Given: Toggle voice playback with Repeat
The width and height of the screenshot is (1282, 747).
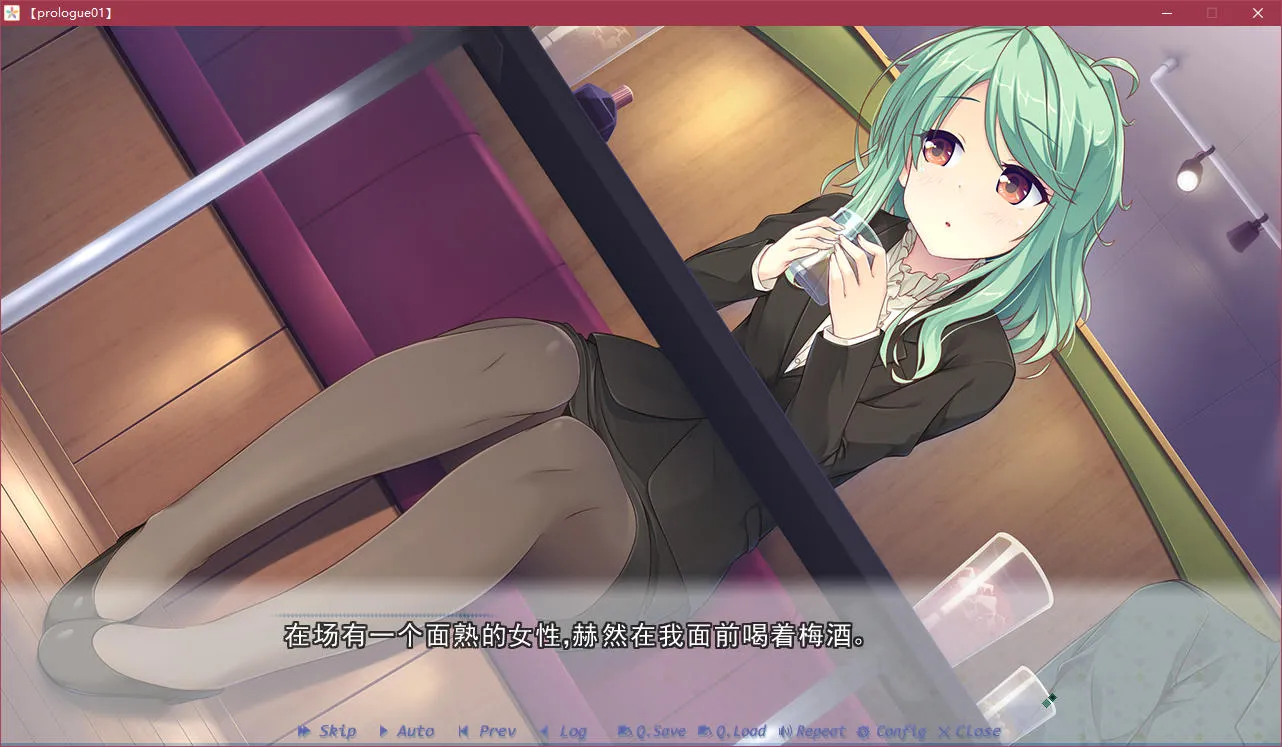Looking at the screenshot, I should pos(820,731).
